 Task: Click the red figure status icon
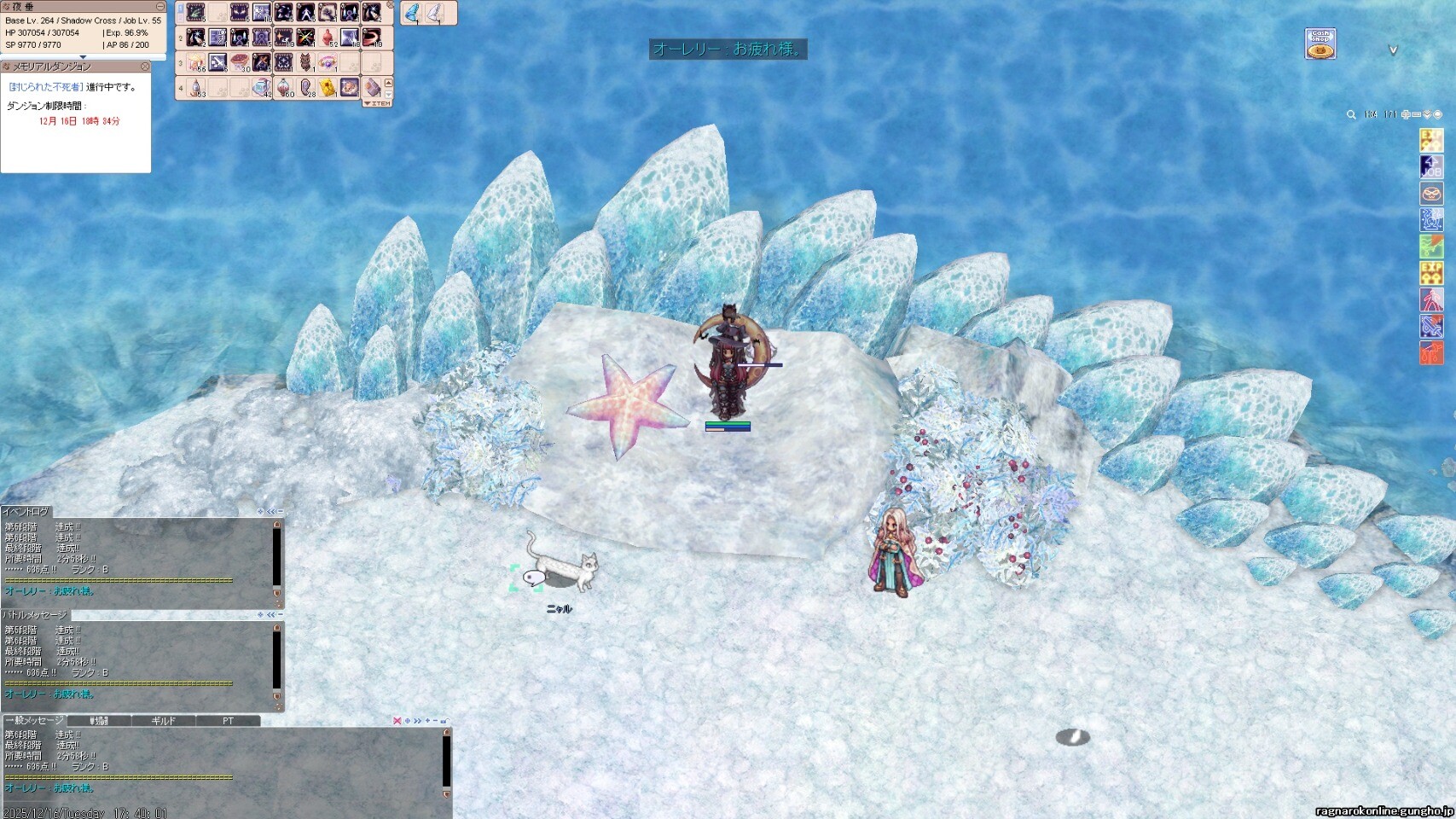pos(1430,299)
